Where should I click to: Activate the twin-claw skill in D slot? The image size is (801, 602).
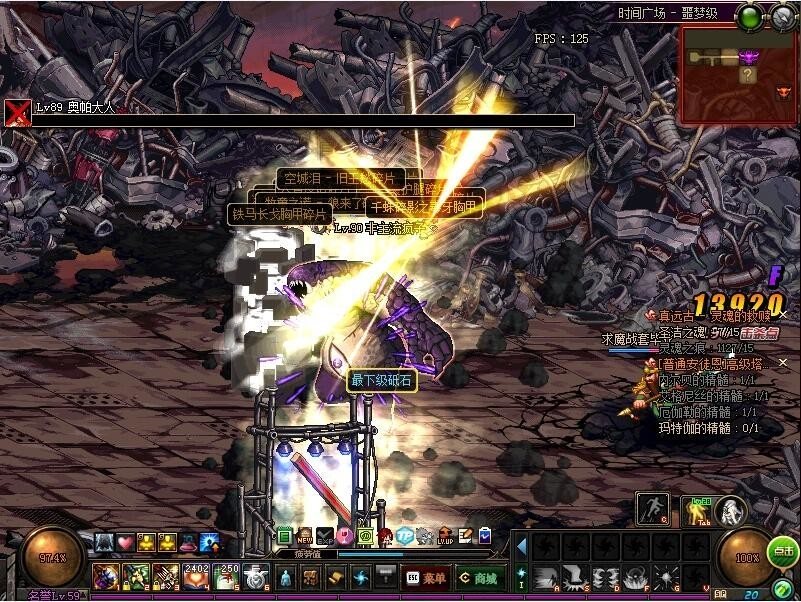[x=605, y=577]
